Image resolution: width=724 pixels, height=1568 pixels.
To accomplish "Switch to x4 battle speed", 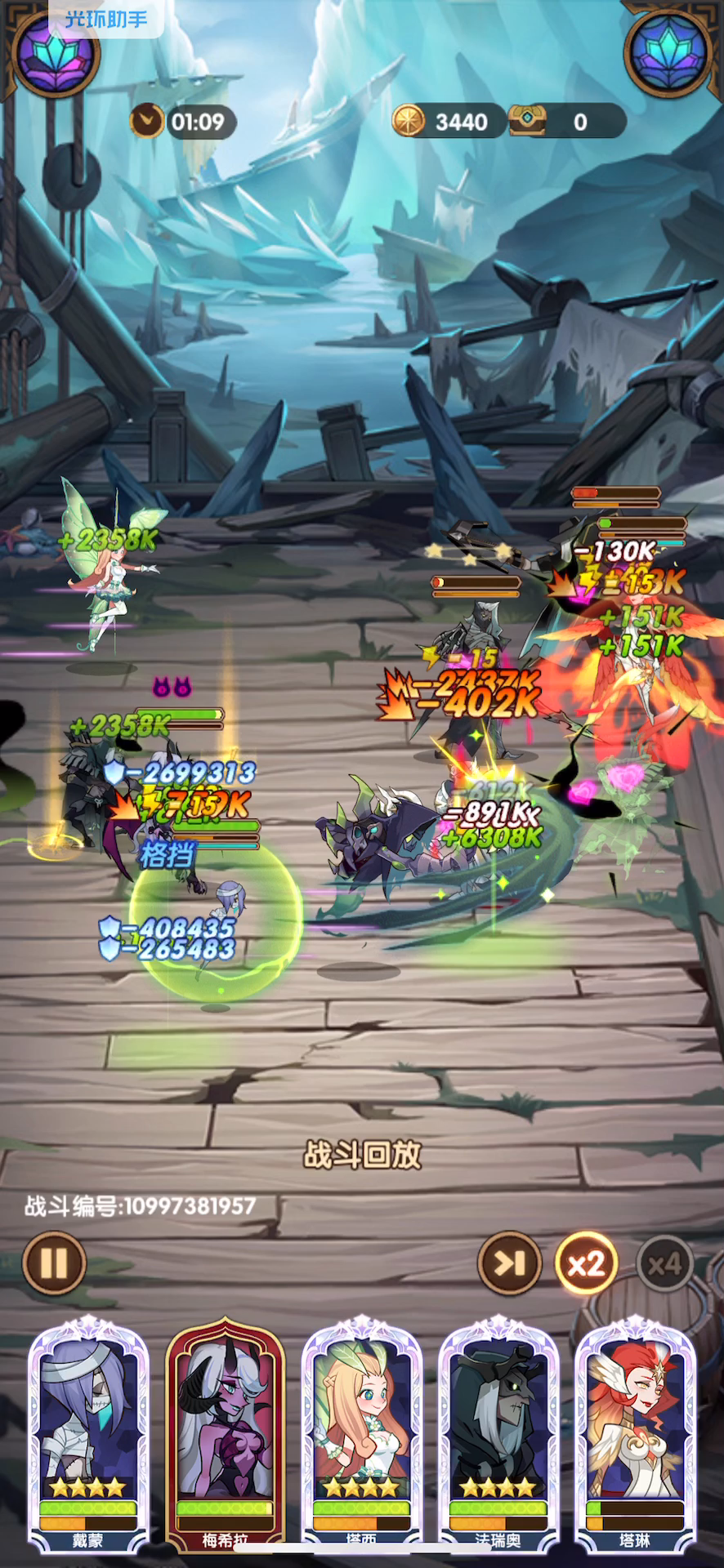I will [x=664, y=1265].
